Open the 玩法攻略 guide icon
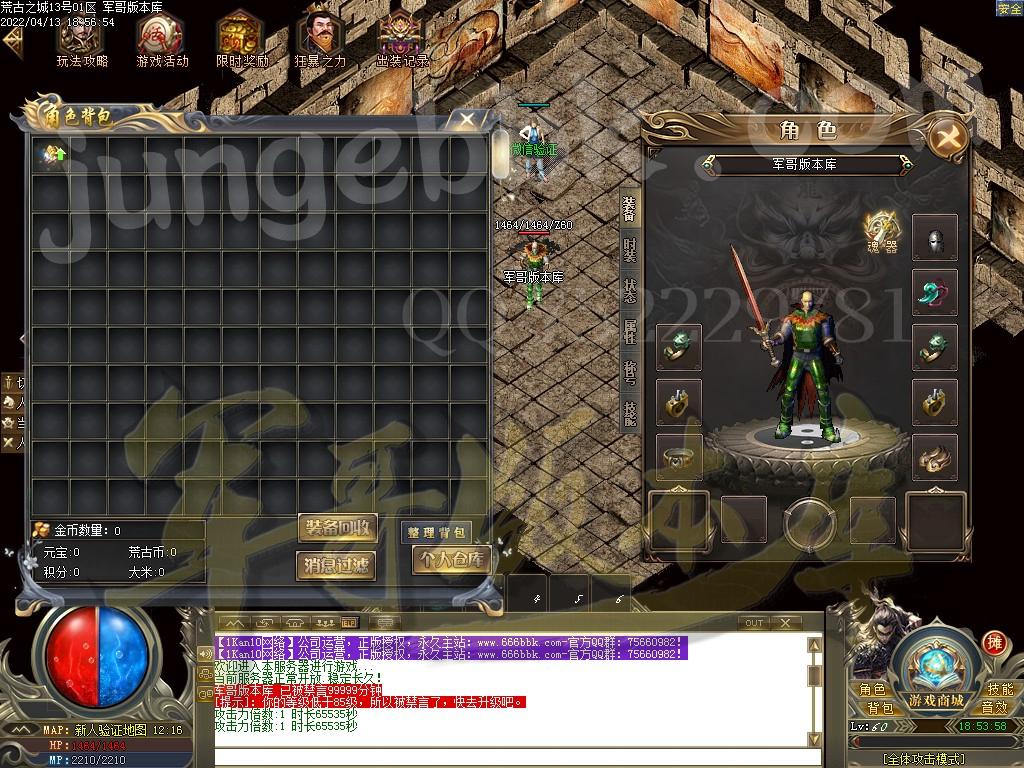 coord(81,39)
